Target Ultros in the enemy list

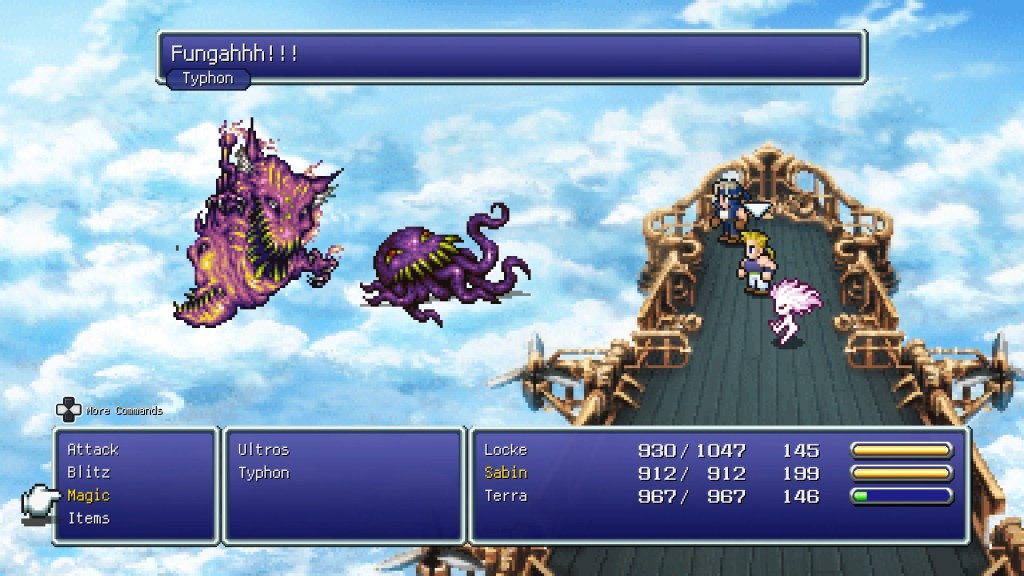pos(263,450)
